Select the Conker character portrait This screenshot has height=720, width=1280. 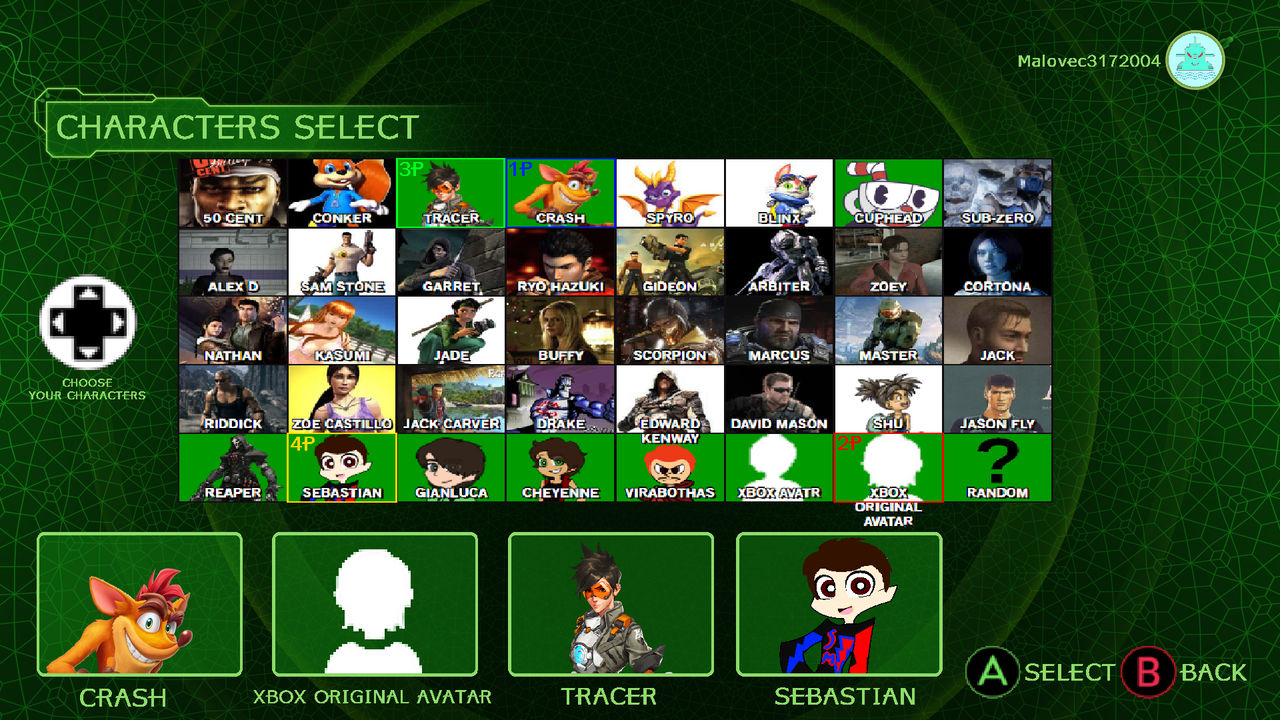[x=343, y=192]
